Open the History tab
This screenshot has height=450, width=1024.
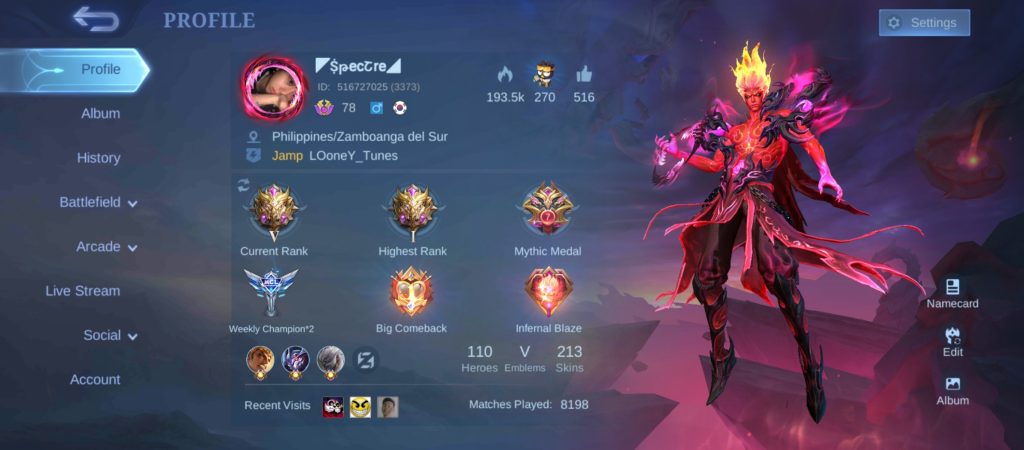pos(98,158)
